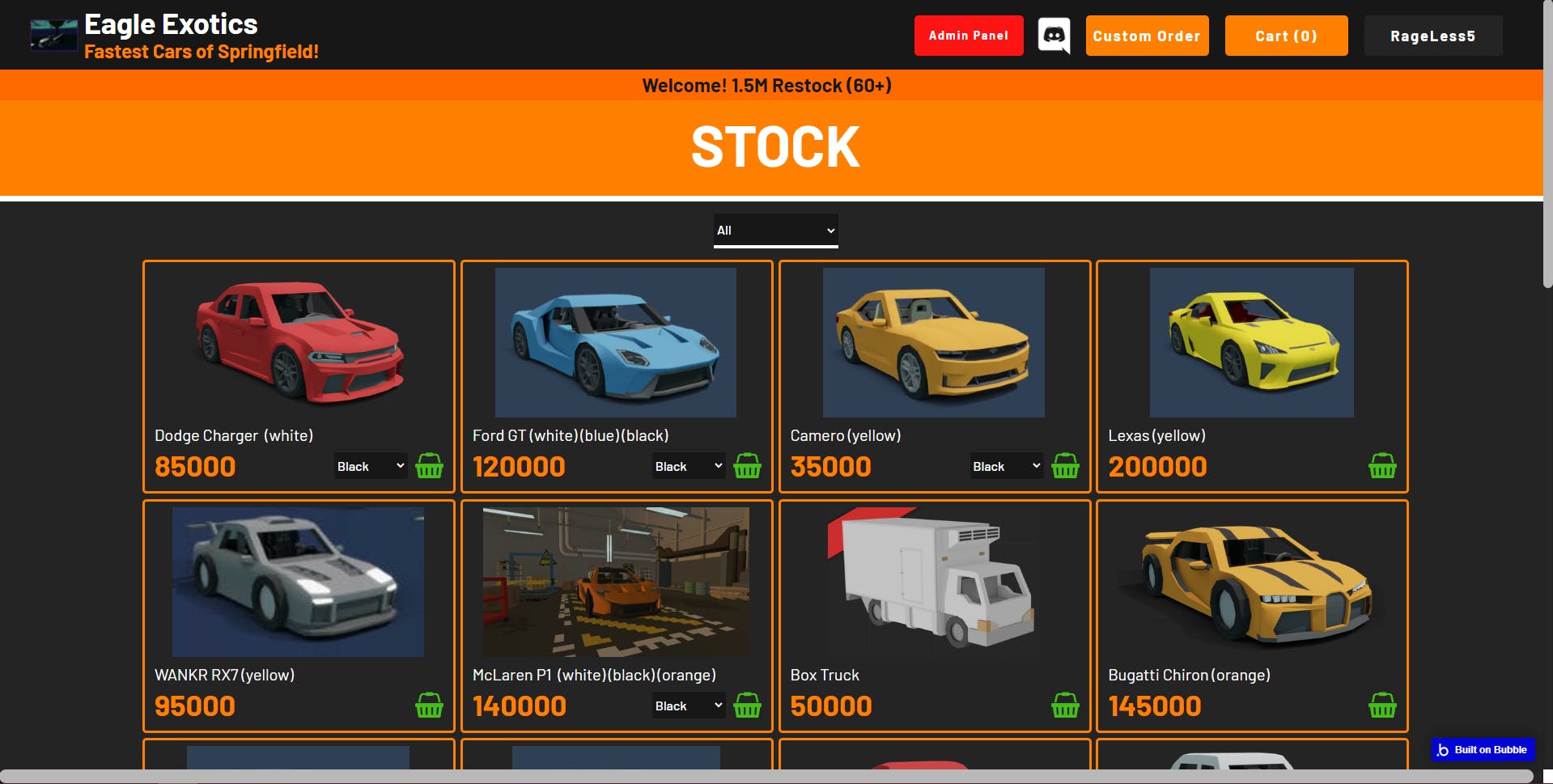1553x784 pixels.
Task: Open the Admin Panel
Action: coord(968,36)
